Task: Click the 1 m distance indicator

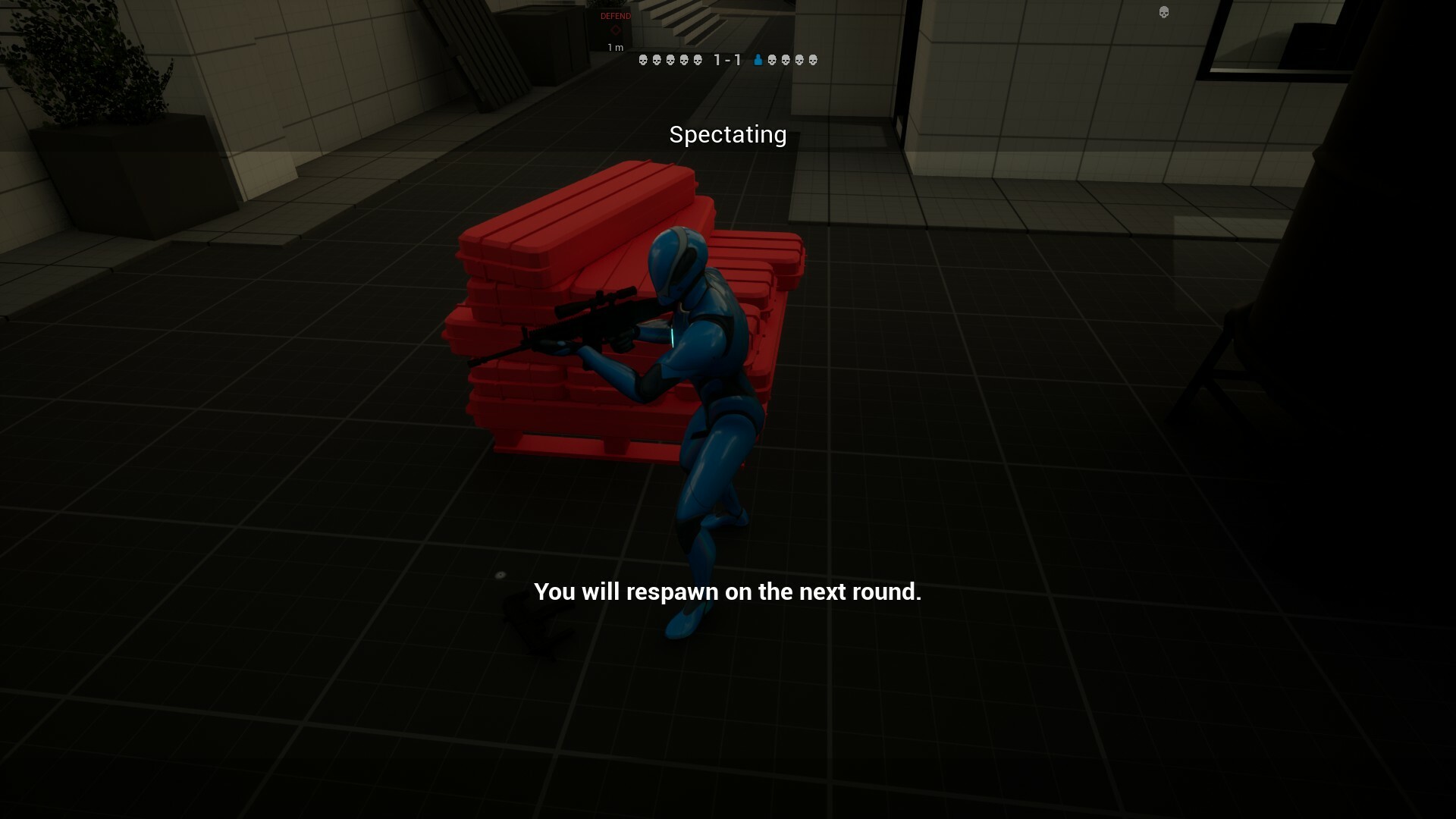Action: point(614,47)
